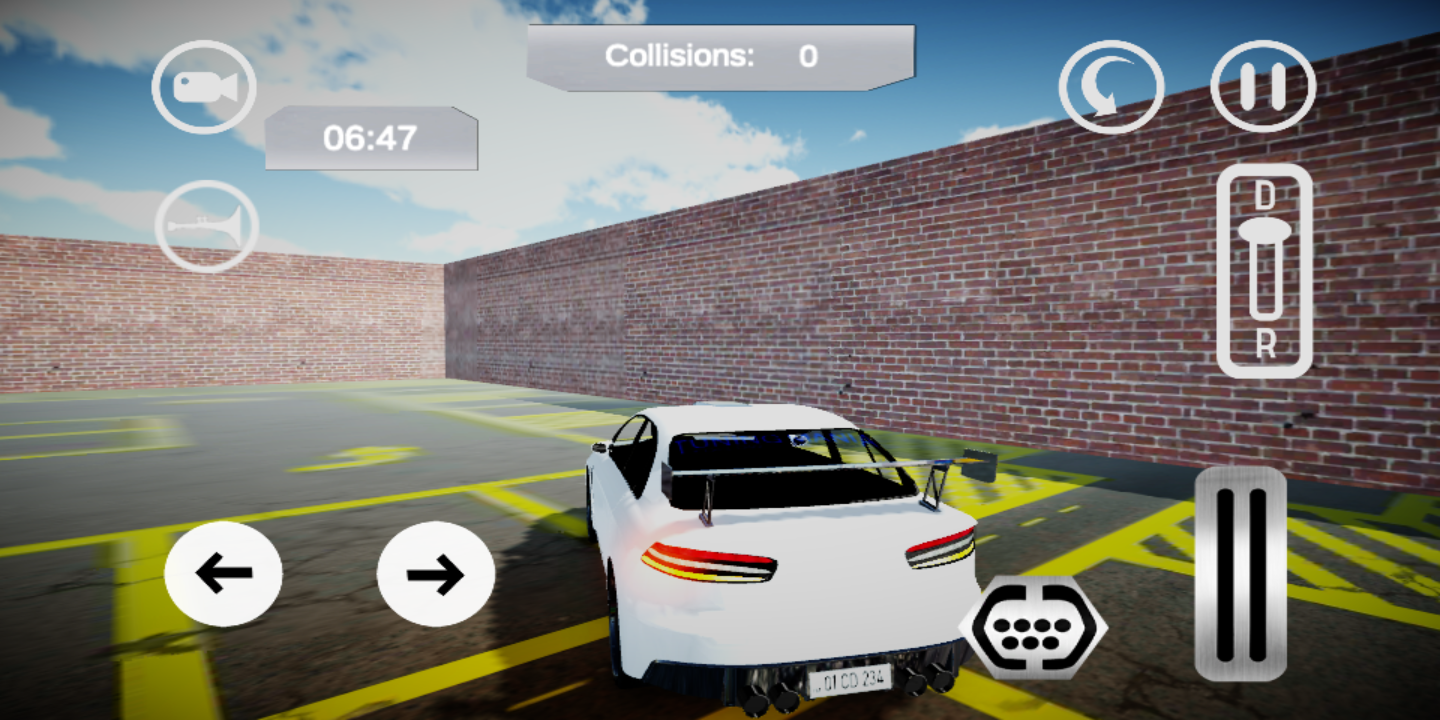The width and height of the screenshot is (1440, 720).
Task: Hit the brake pedal
Action: (x=1033, y=628)
